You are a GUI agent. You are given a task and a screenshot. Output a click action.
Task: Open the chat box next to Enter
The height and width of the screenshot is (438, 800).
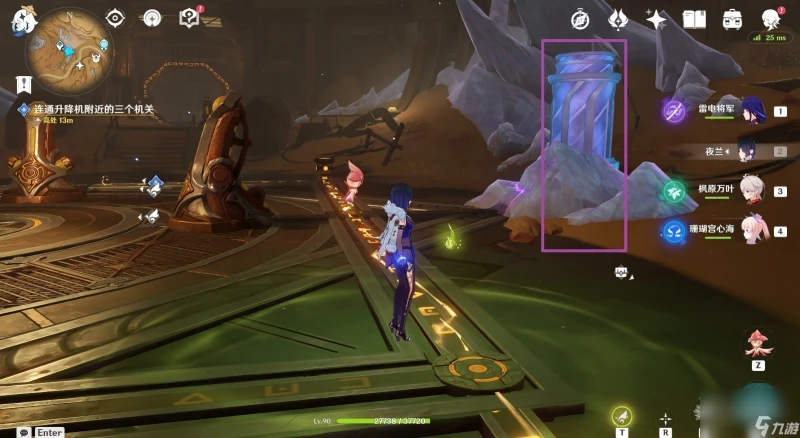pos(22,432)
